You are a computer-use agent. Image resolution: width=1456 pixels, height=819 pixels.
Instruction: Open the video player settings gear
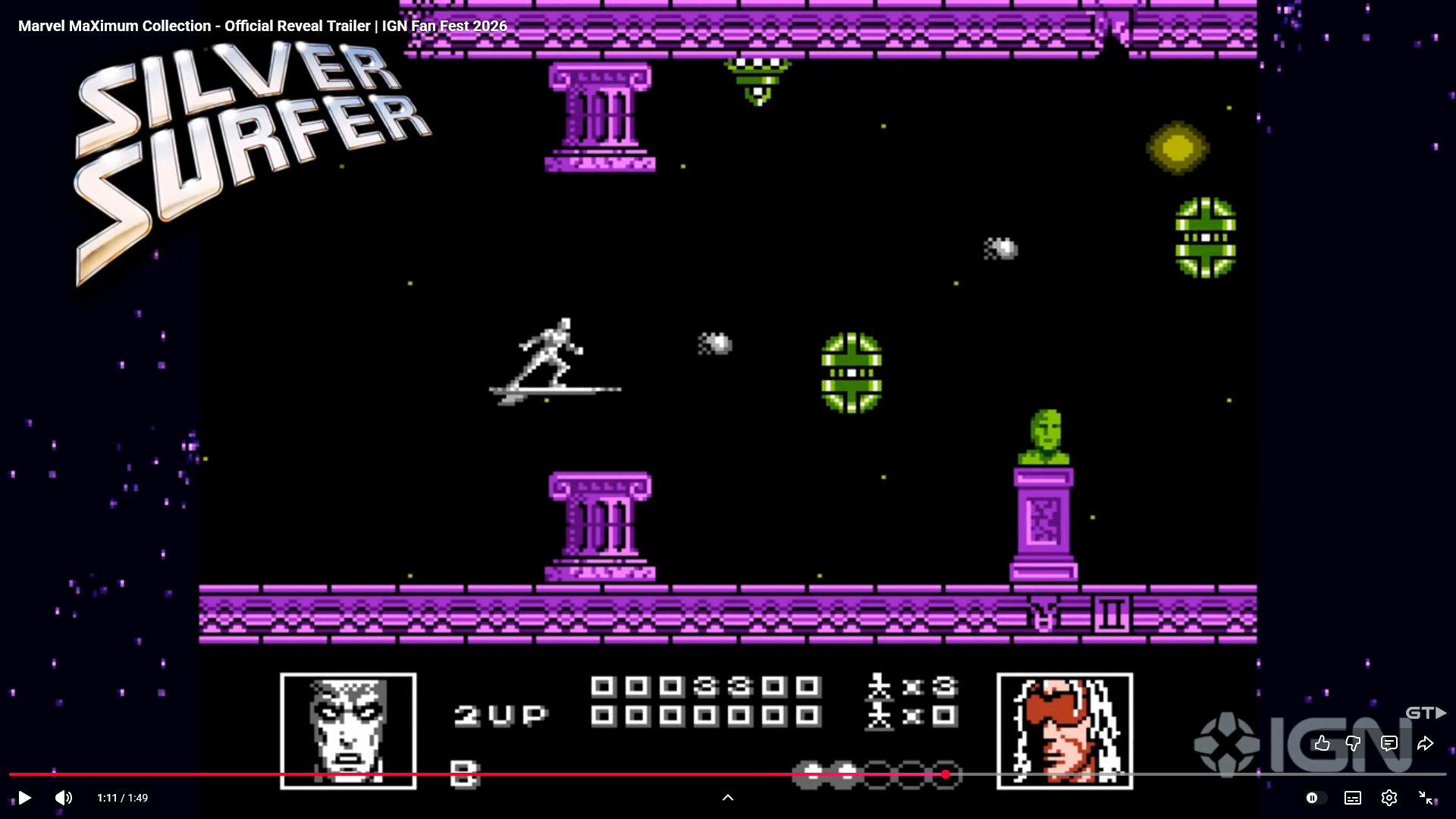1389,798
